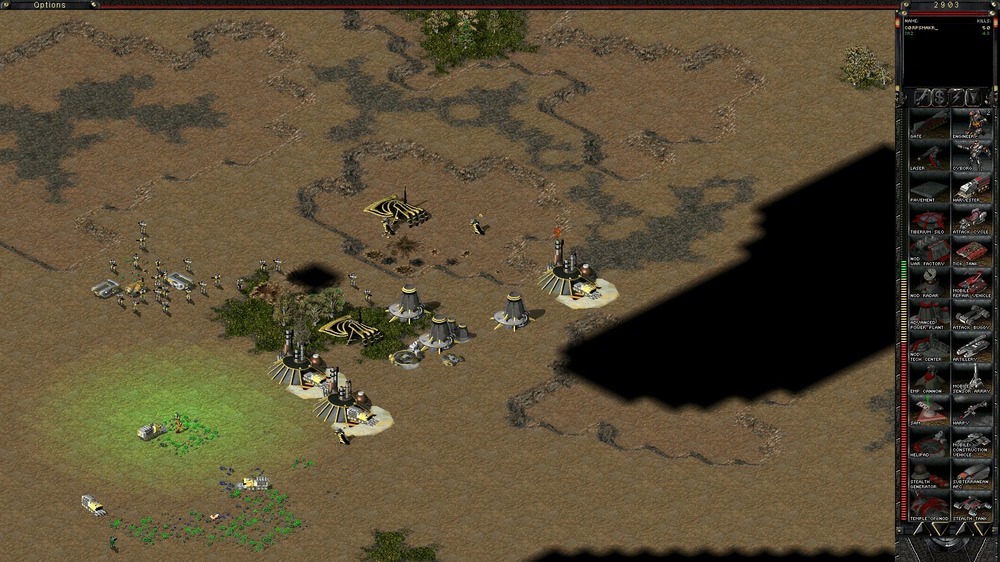Queue an Engineer for training
Viewport: 1000px width, 562px height.
[972, 125]
